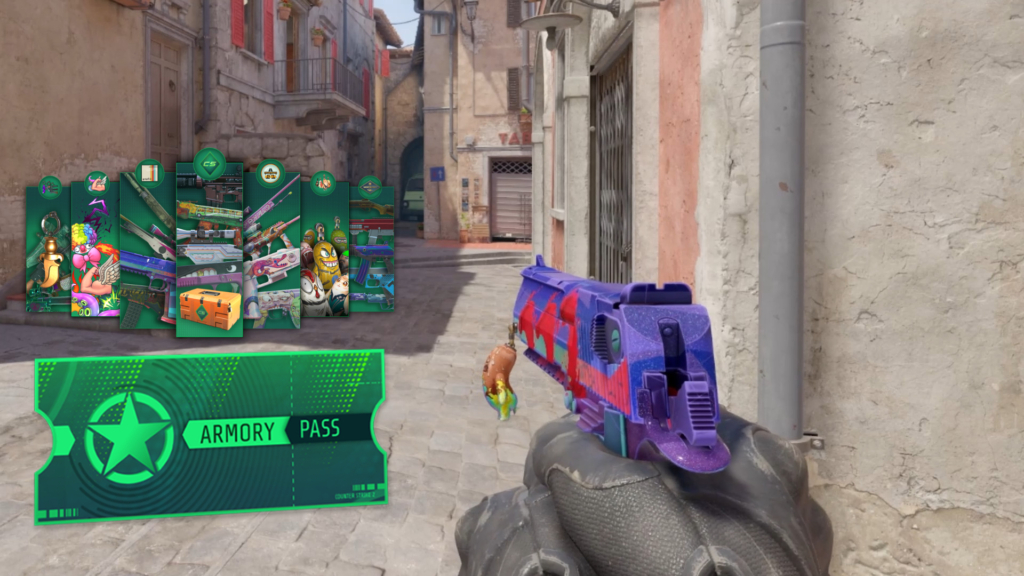Pick the gold claw charm reward card
Image resolution: width=1024 pixels, height=576 pixels.
pos(48,250)
